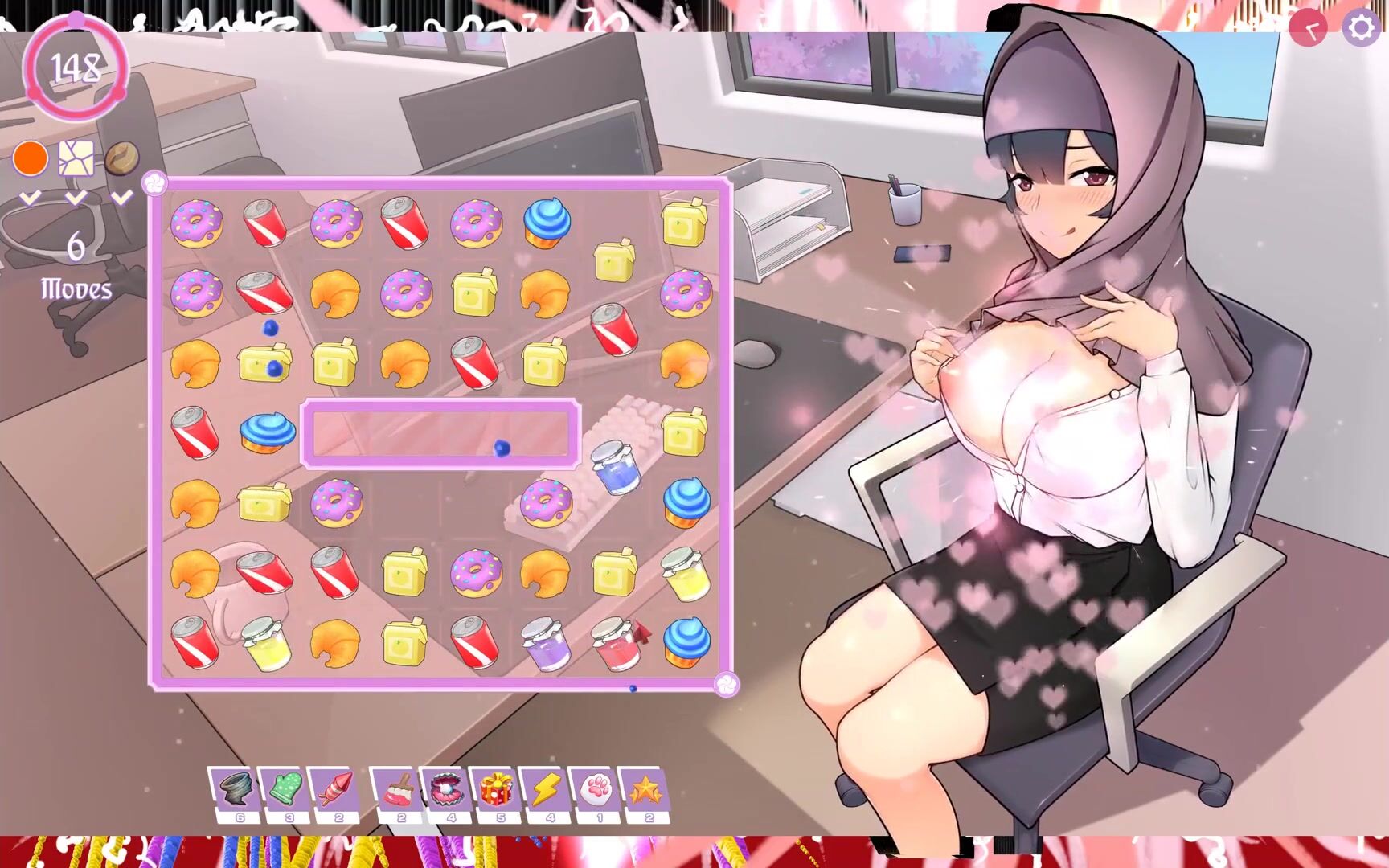Click the red clock button
This screenshot has height=868, width=1389.
1308,29
